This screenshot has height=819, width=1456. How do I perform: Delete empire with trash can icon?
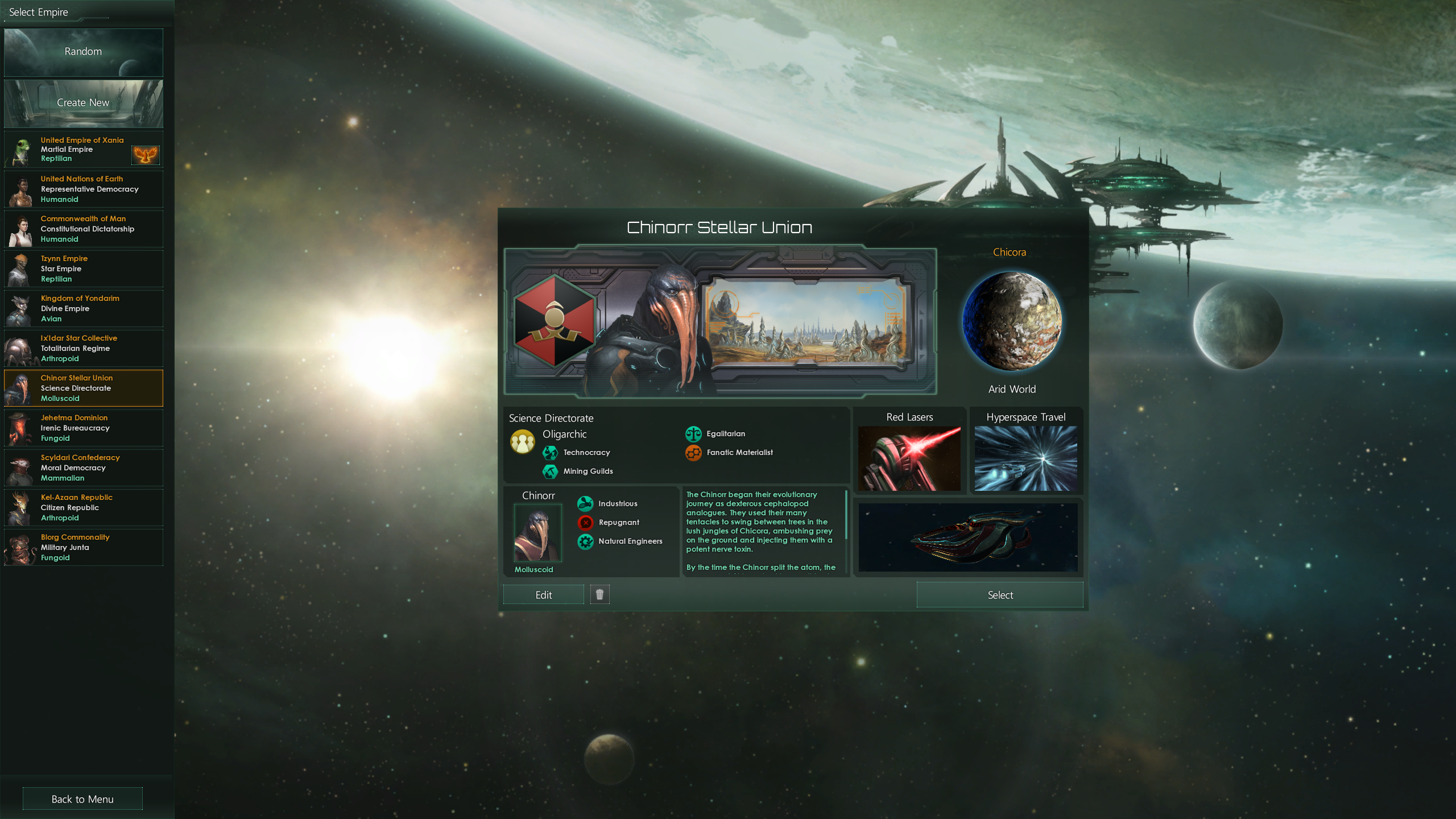pyautogui.click(x=599, y=594)
